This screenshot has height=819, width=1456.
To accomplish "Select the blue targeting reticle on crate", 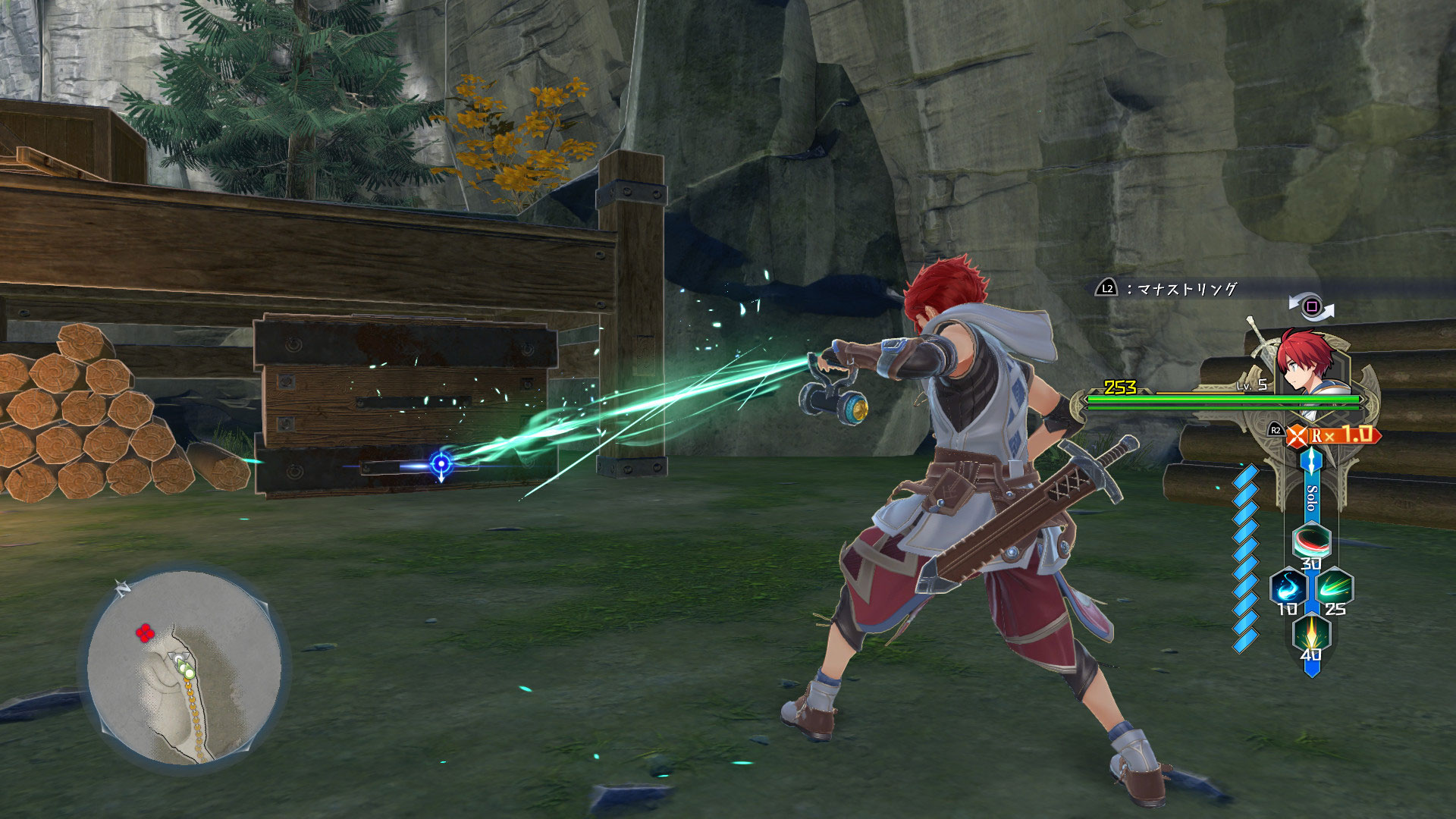I will (441, 463).
